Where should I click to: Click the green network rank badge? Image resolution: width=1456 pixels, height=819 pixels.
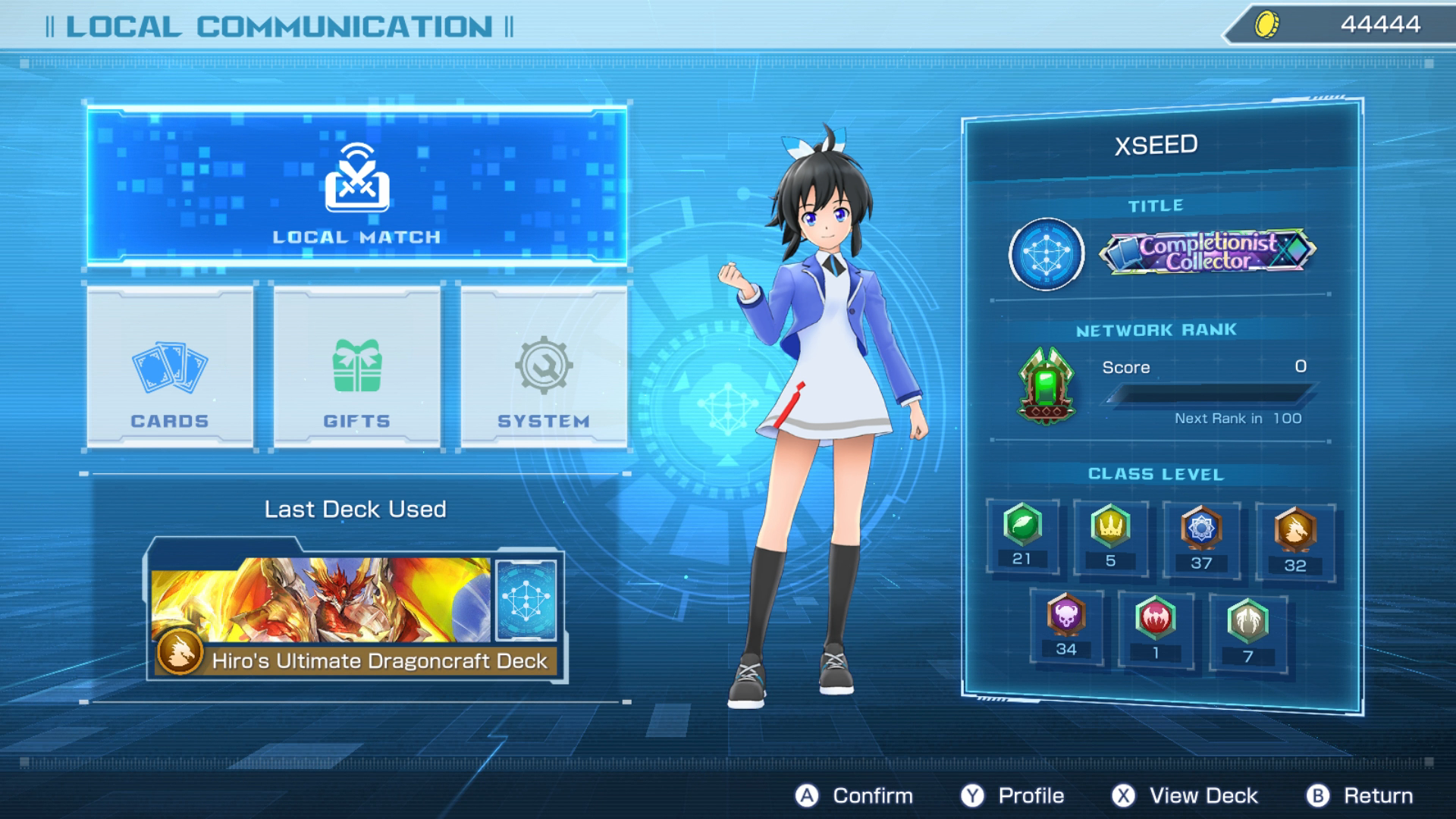pos(1046,385)
